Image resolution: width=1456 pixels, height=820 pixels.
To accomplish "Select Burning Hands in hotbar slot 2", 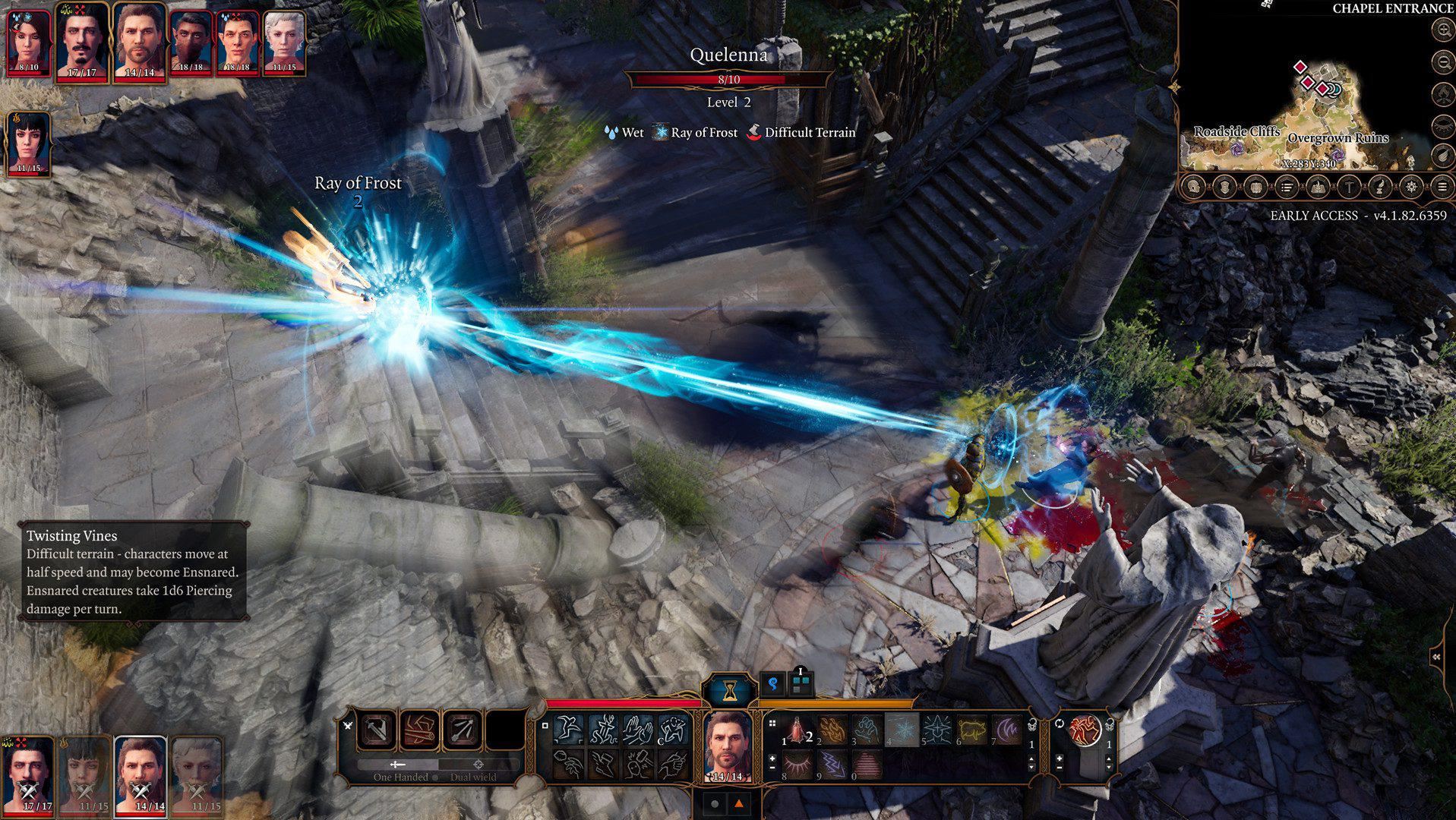I will pyautogui.click(x=832, y=730).
